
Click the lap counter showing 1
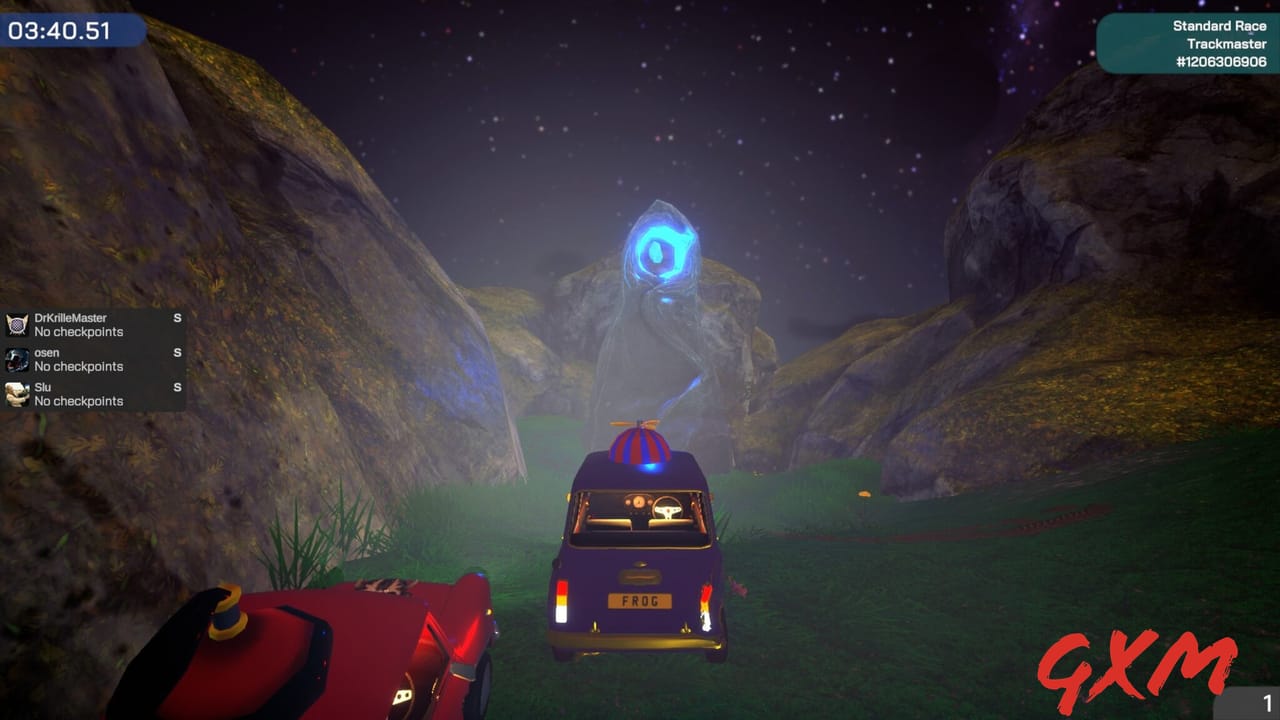1267,703
